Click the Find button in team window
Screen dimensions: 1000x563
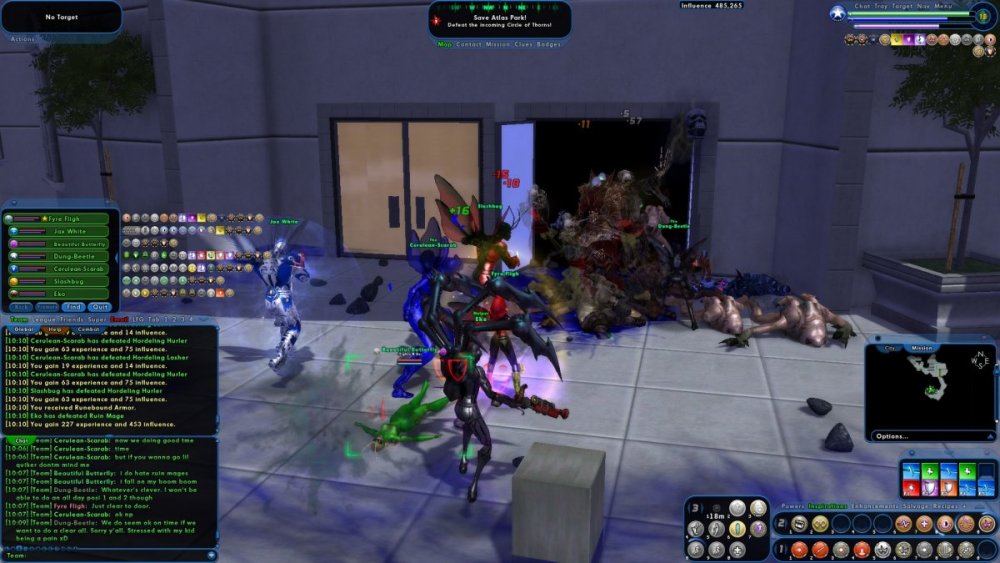74,307
